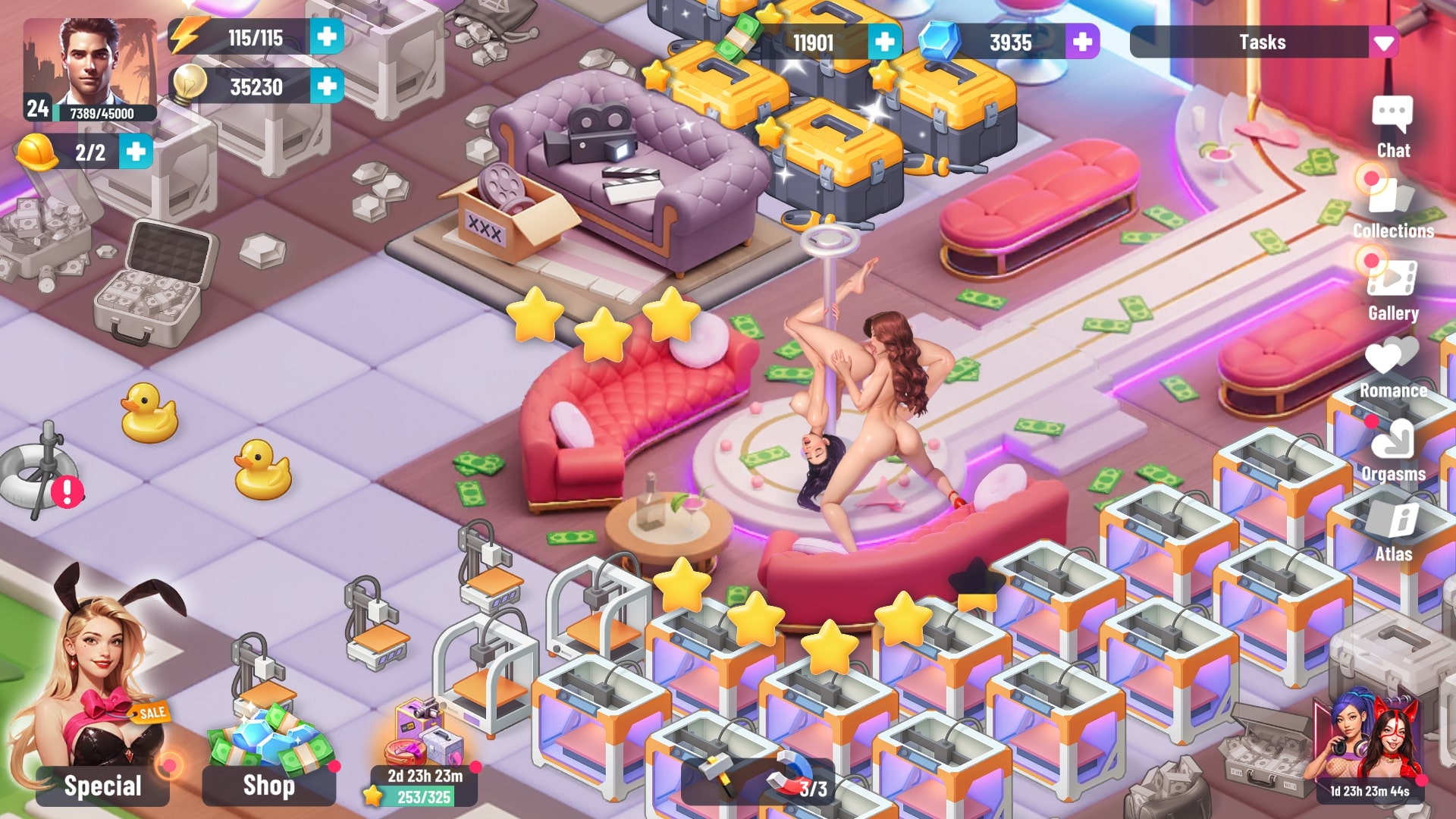Open the Atlas info book

point(1394,531)
